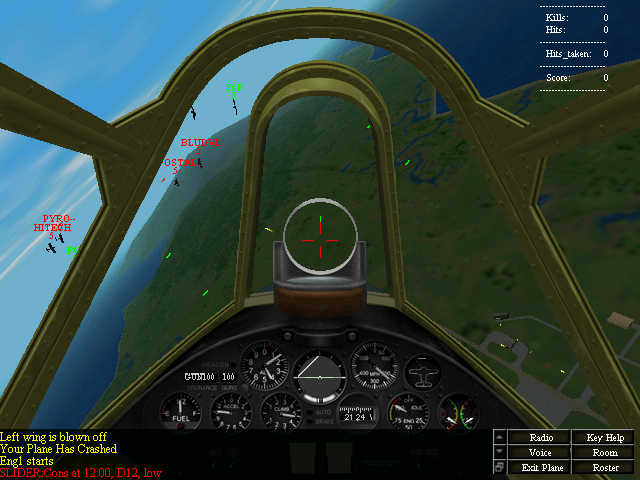Image resolution: width=640 pixels, height=480 pixels.
Task: Open the Voice options
Action: (541, 453)
